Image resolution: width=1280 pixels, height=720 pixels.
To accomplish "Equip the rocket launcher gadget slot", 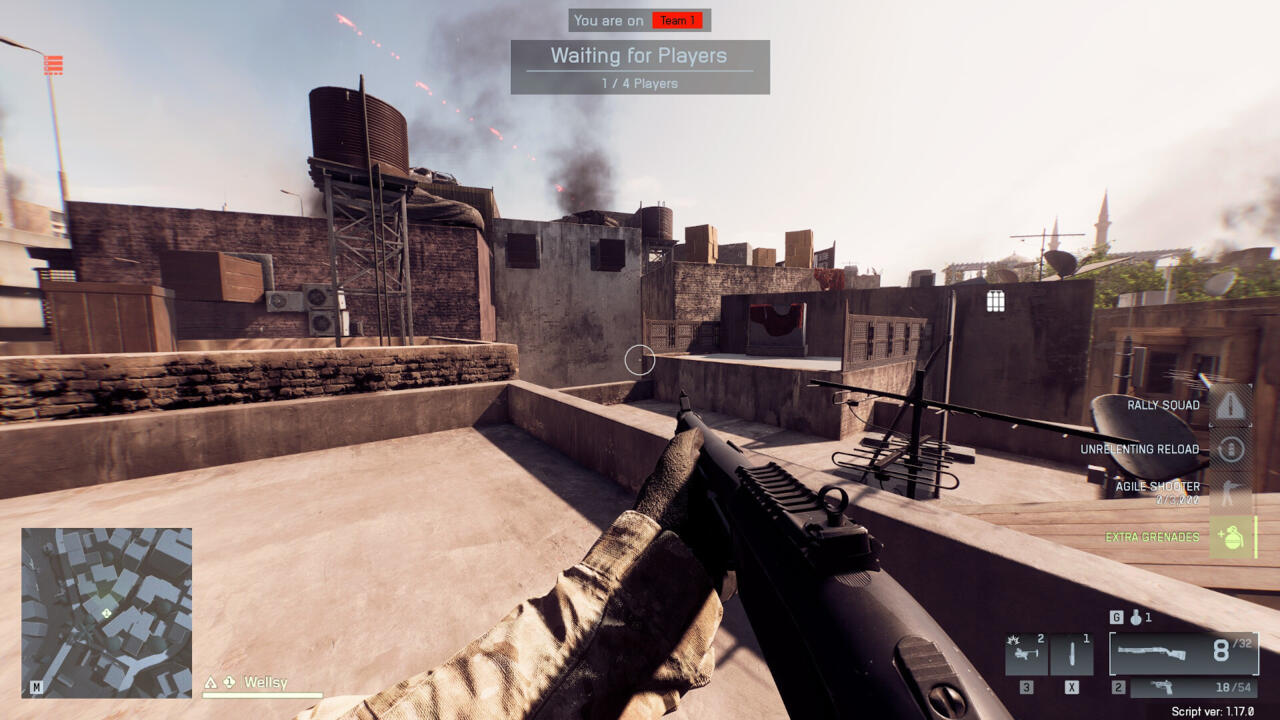I will (1026, 655).
